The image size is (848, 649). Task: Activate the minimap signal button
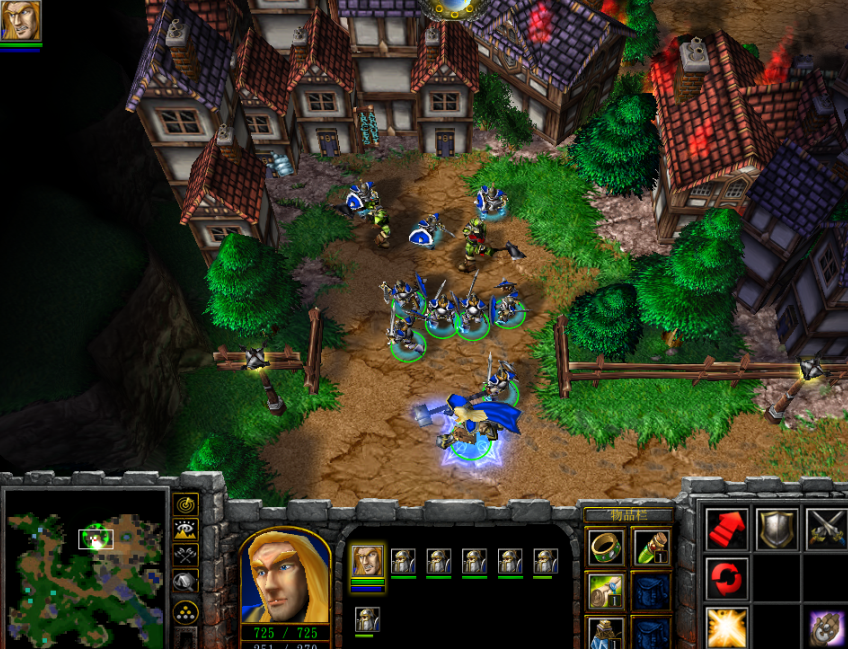coord(185,505)
